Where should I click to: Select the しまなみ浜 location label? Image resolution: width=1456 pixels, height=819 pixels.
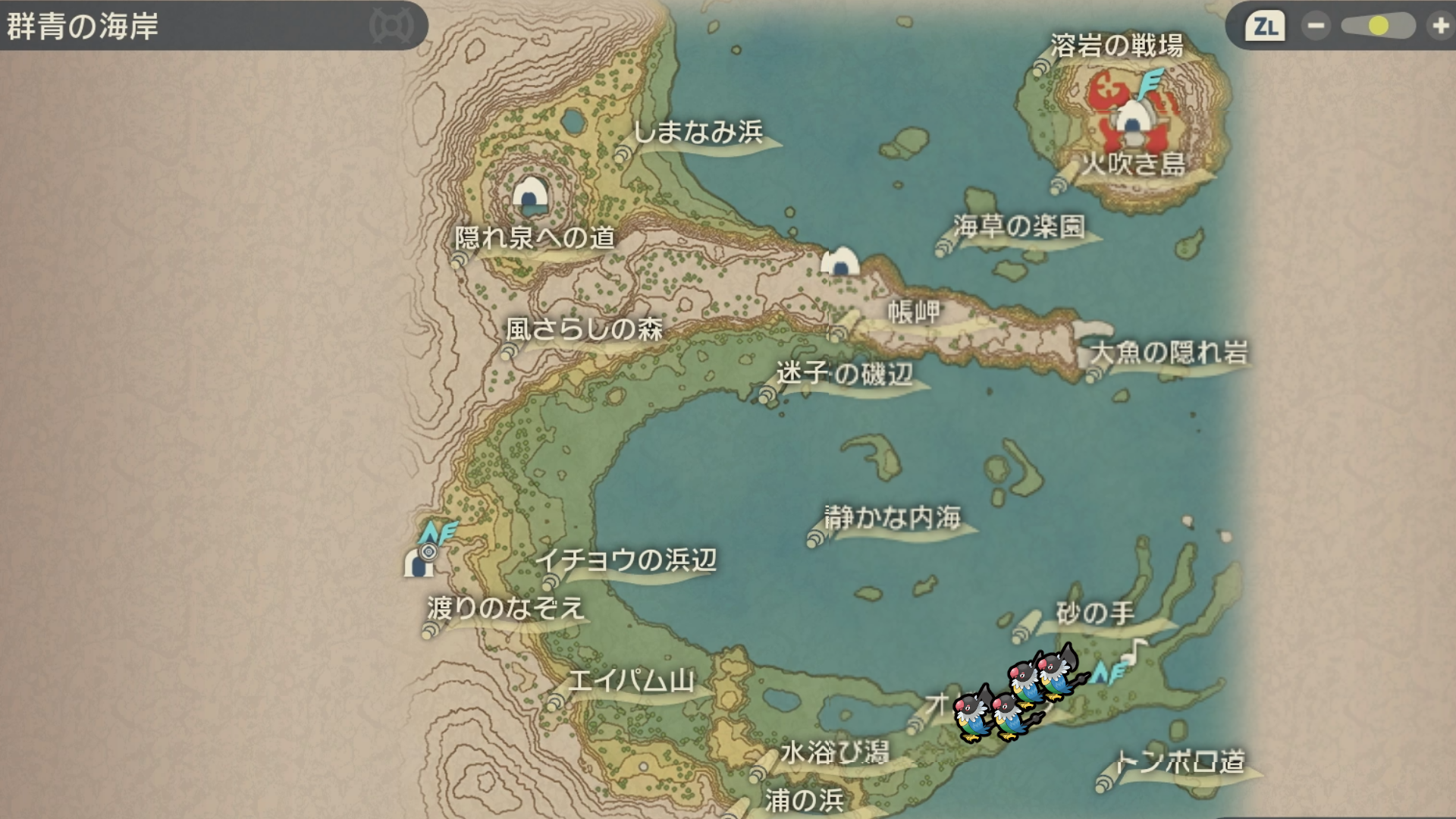[x=698, y=133]
